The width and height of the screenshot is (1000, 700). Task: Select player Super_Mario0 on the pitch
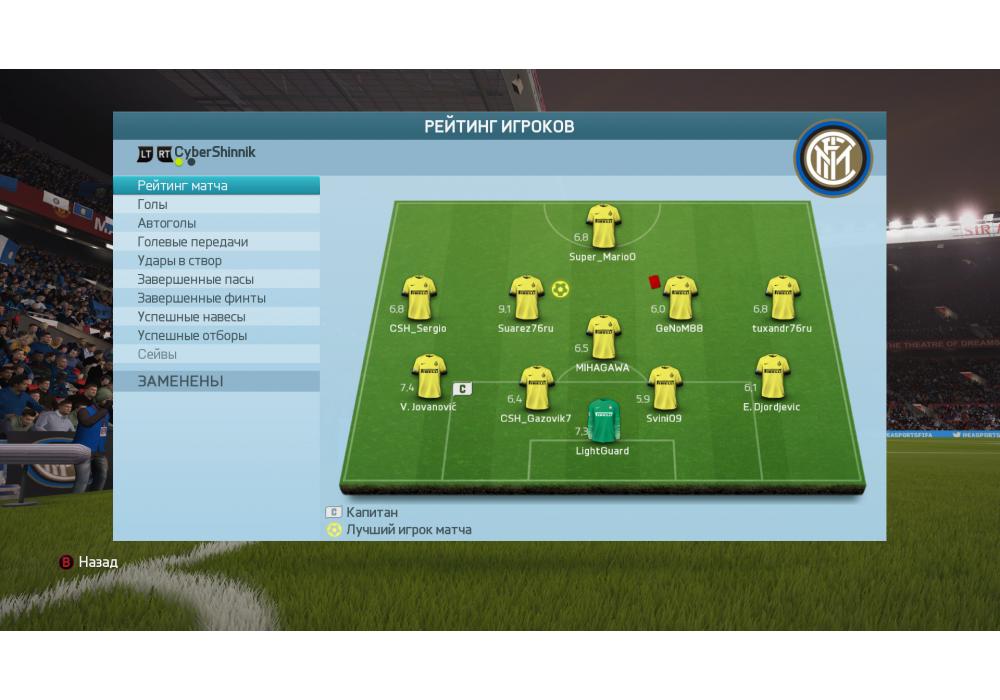(x=603, y=227)
